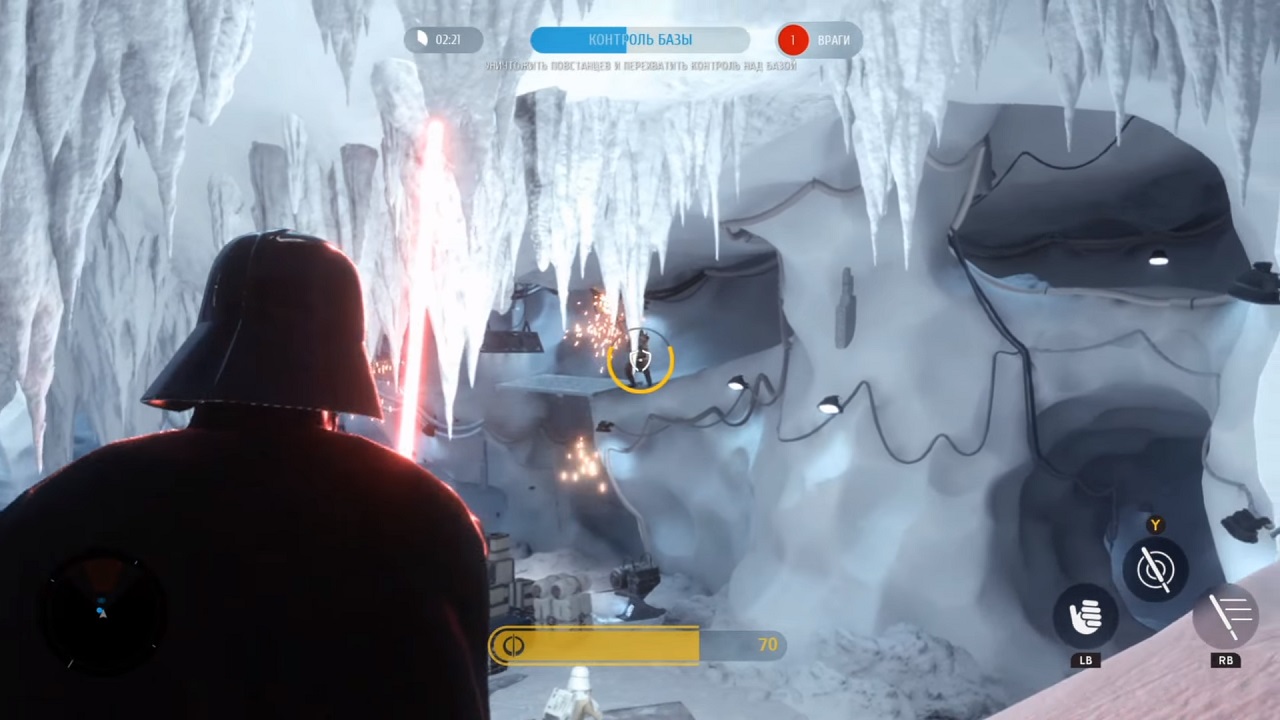This screenshot has width=1280, height=720.
Task: Click the circular radar minimap
Action: coord(101,608)
